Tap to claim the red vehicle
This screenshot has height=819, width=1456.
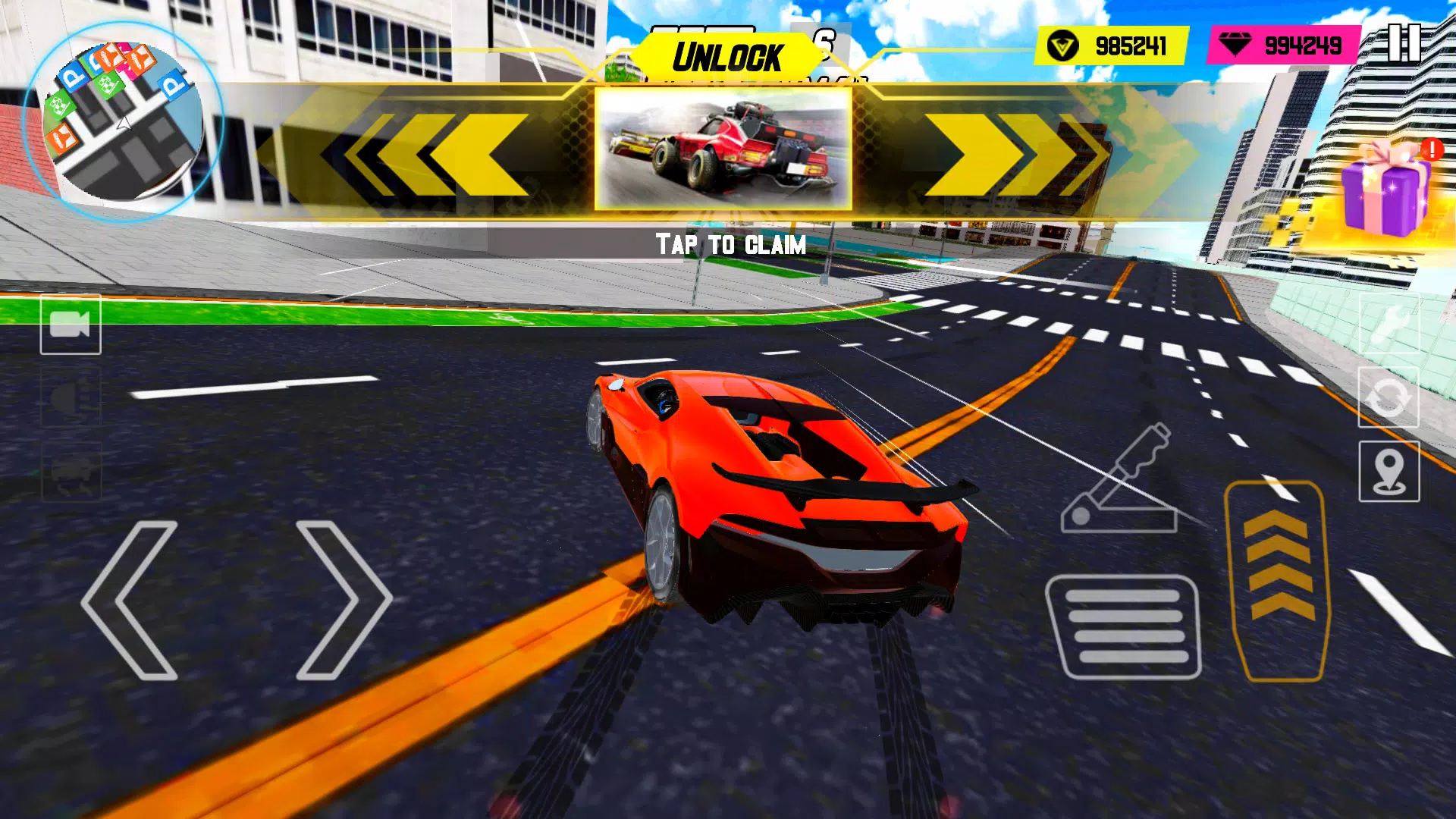pos(724,152)
